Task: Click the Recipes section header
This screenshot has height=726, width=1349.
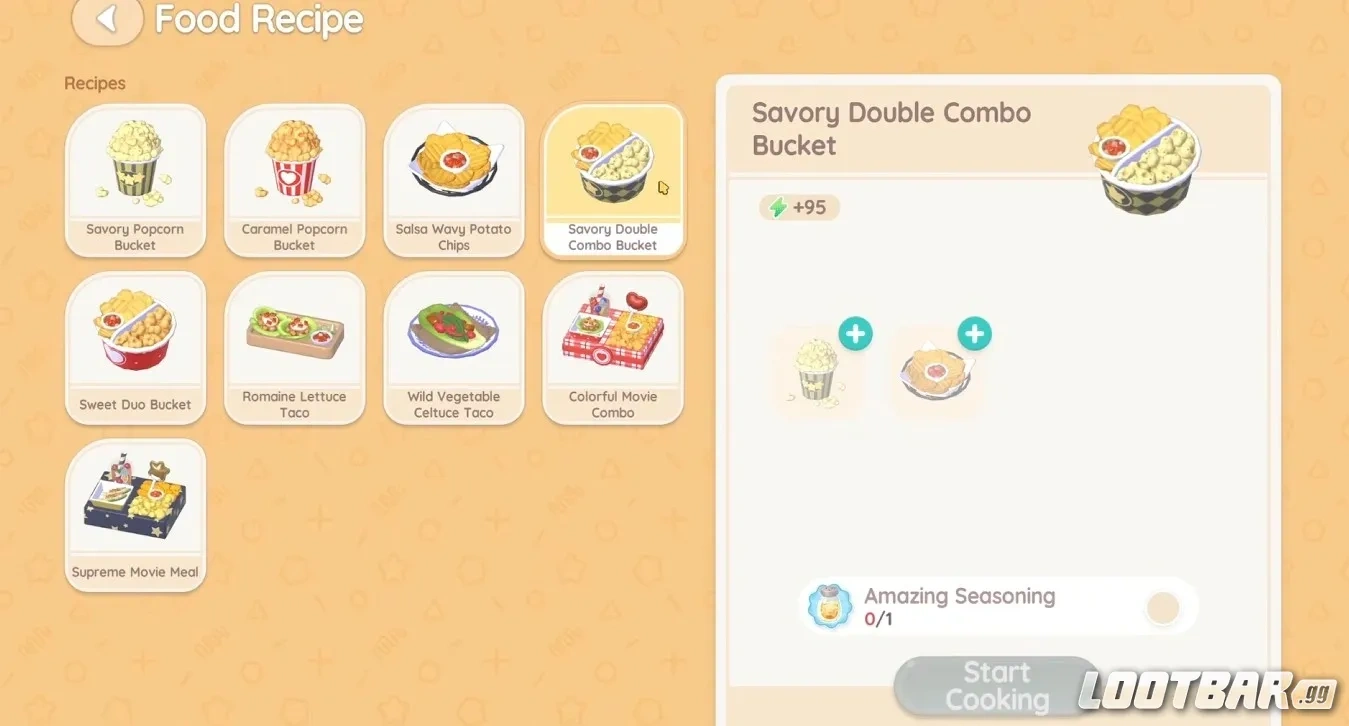Action: (x=94, y=83)
